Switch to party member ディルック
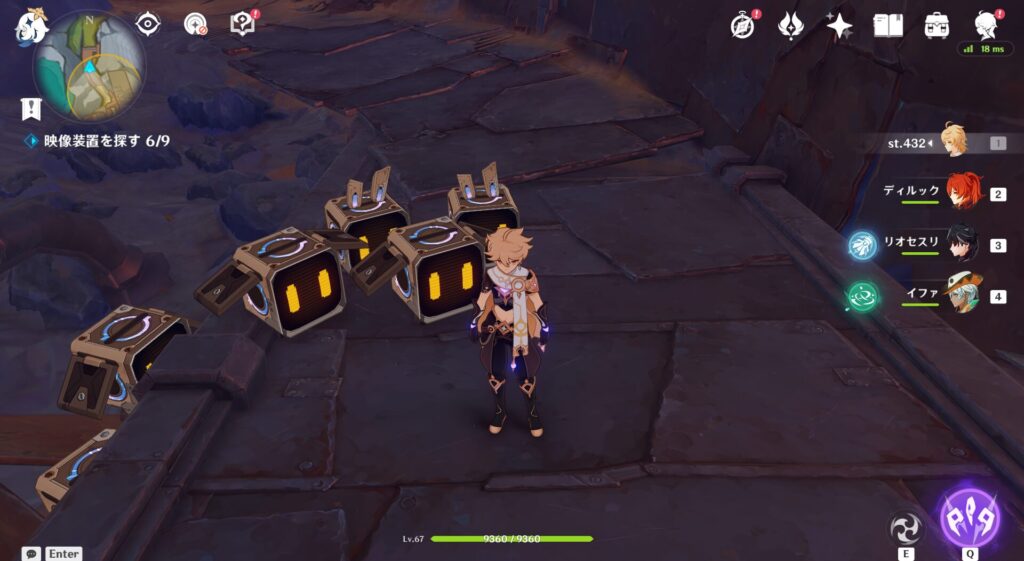The height and width of the screenshot is (561, 1024). [962, 192]
